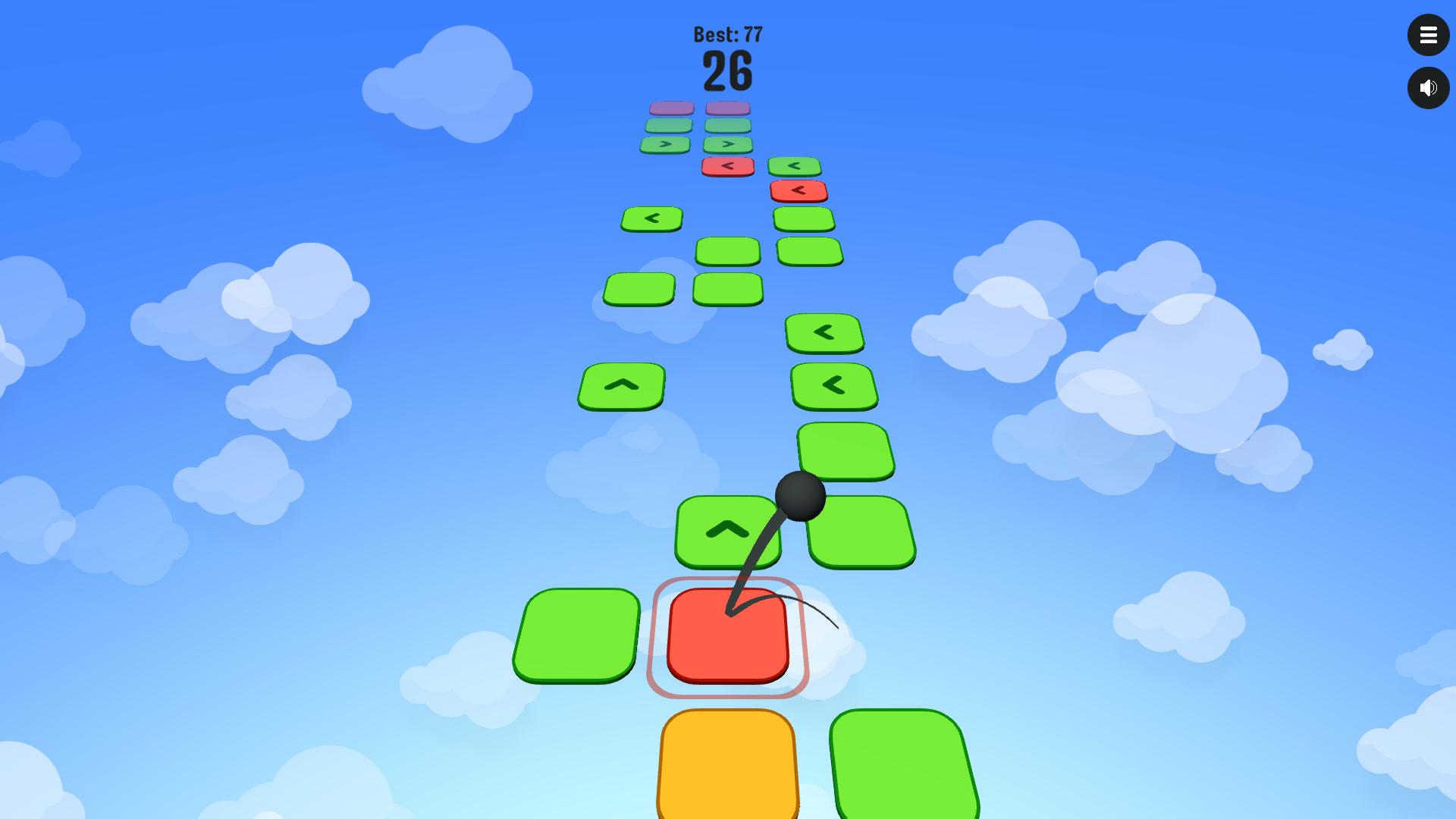Screen dimensions: 1456x819
Task: Click the Best: 77 label
Action: [726, 33]
